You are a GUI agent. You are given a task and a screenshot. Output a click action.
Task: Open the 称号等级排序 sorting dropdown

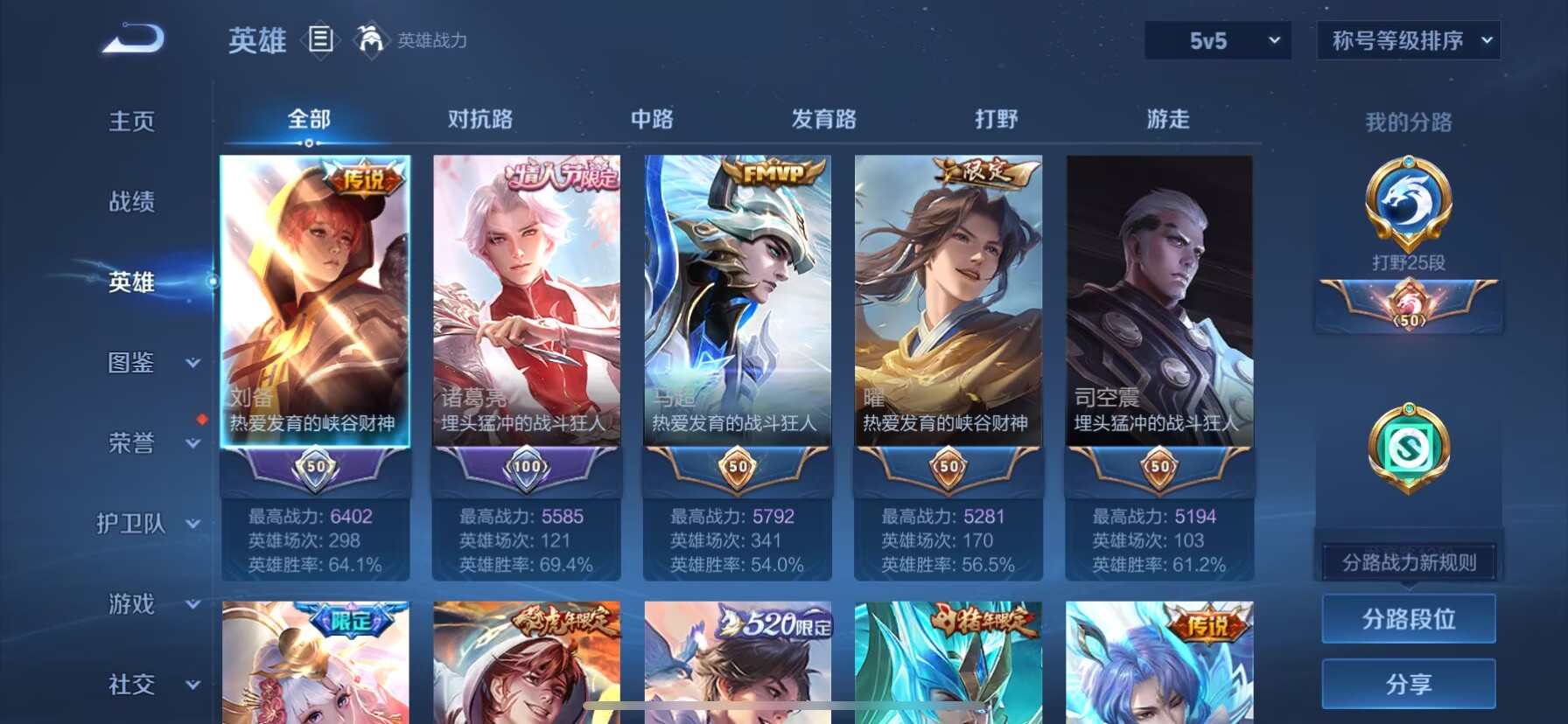pos(1407,39)
